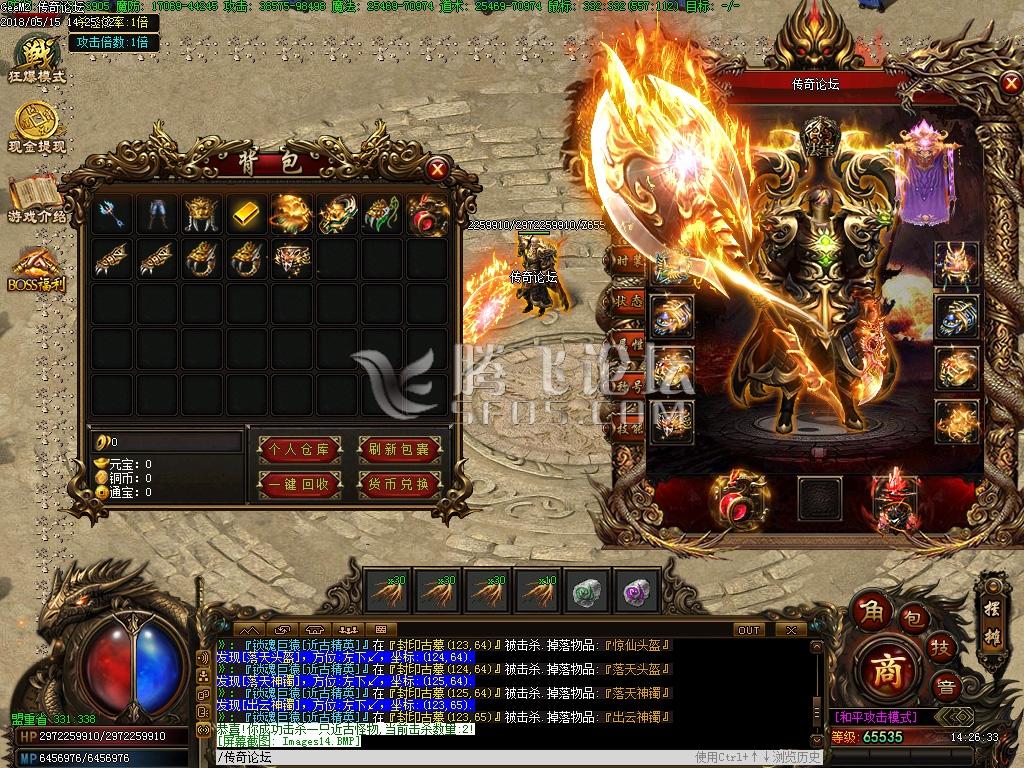The image size is (1024, 768).
Task: Open the BOSS福利 rewards icon
Action: click(37, 268)
